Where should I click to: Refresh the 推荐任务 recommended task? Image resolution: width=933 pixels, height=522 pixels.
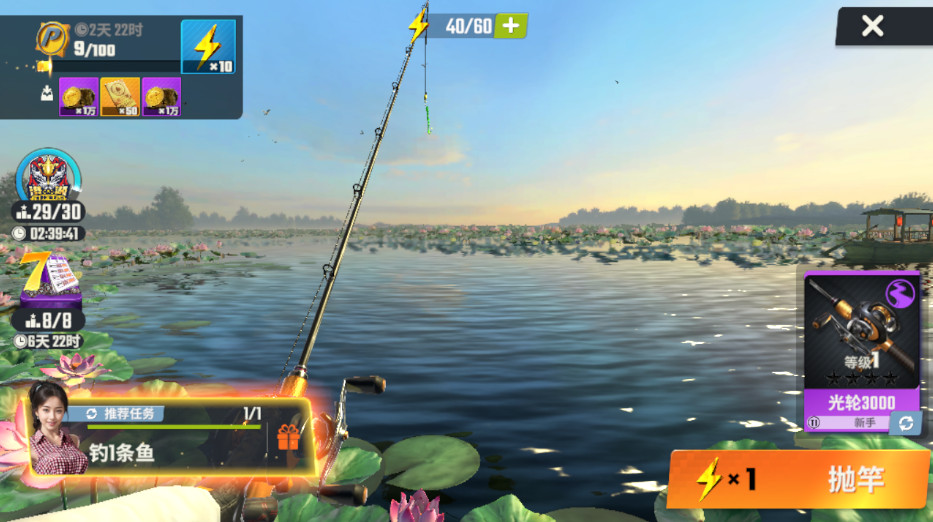click(x=91, y=413)
